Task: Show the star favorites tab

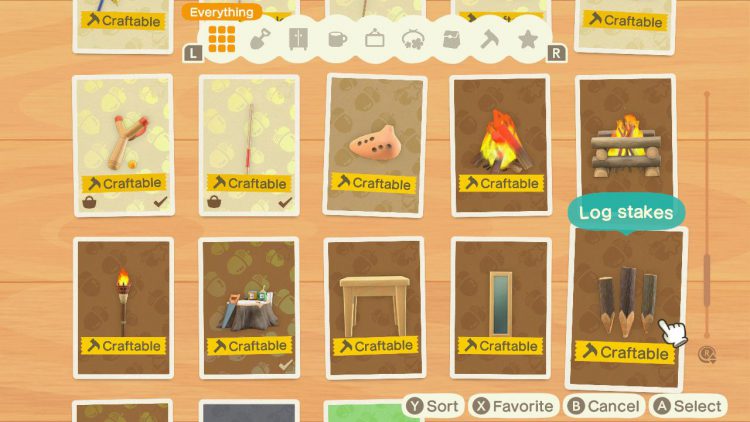Action: (x=528, y=40)
